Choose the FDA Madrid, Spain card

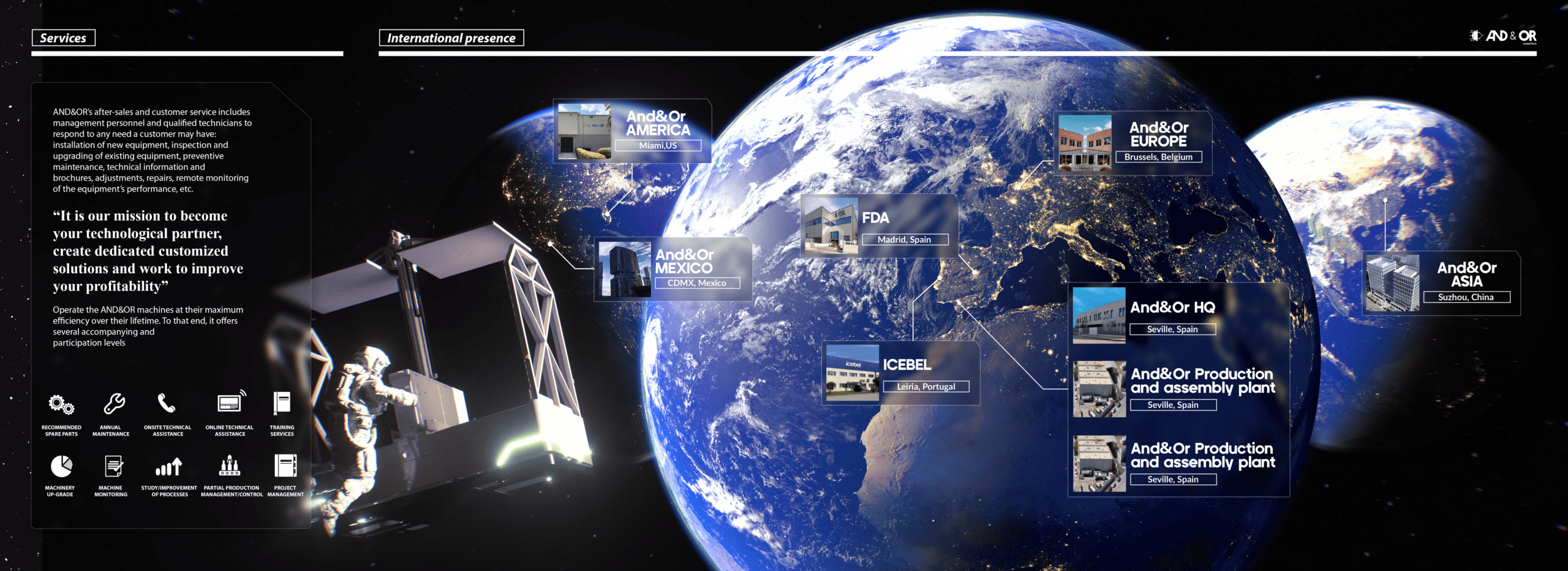[x=879, y=225]
